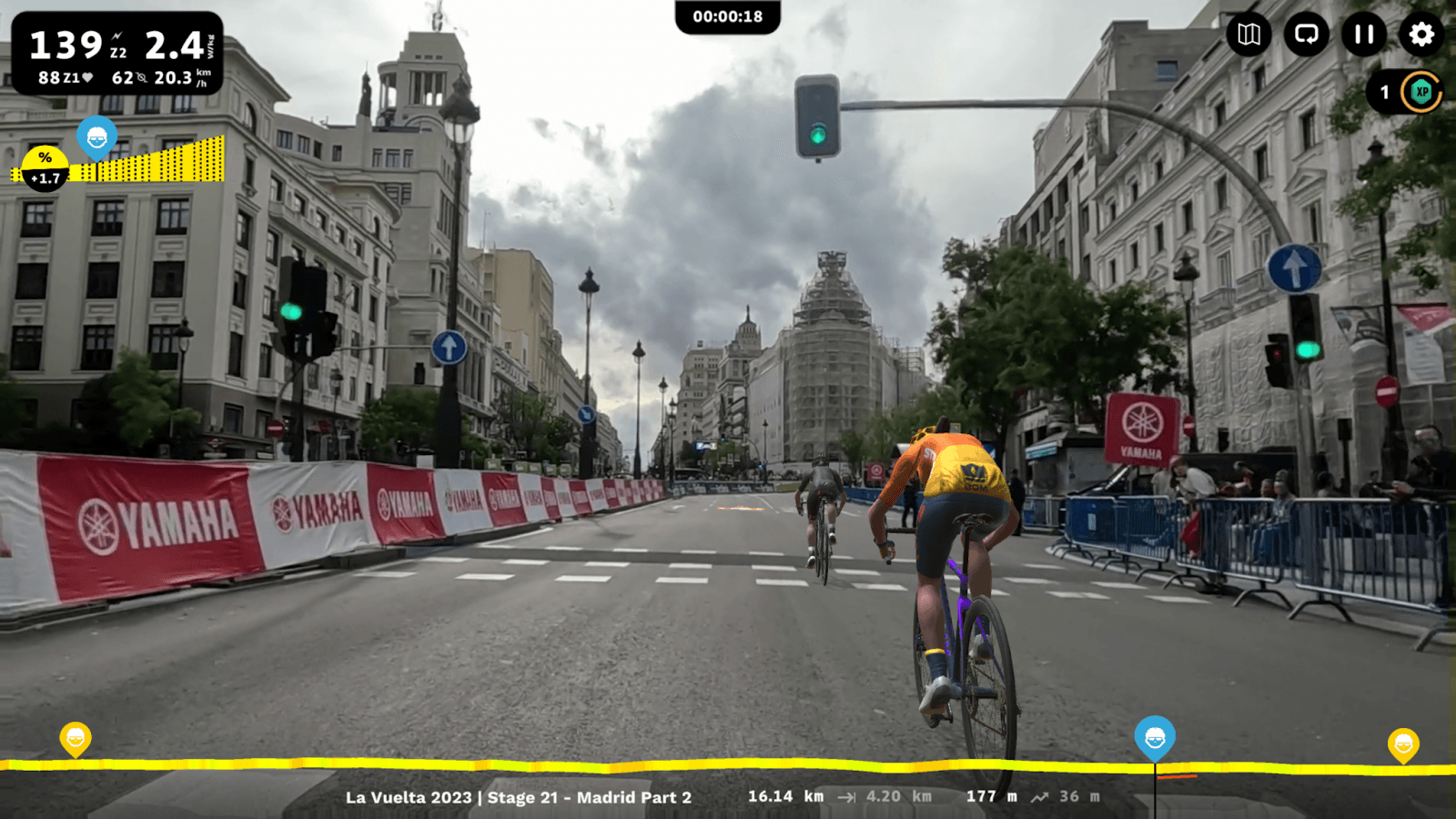Click the U-turn arrow button

point(1306,35)
